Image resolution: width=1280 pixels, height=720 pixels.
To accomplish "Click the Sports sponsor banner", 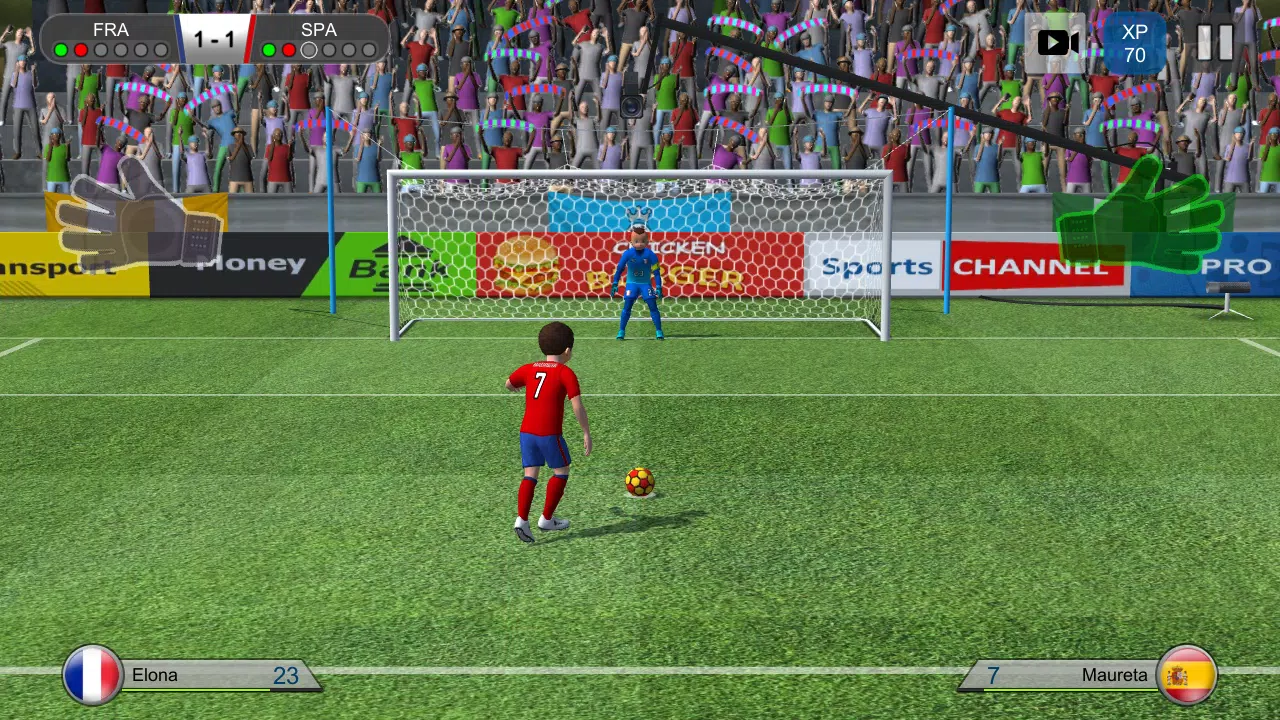I will pos(876,266).
